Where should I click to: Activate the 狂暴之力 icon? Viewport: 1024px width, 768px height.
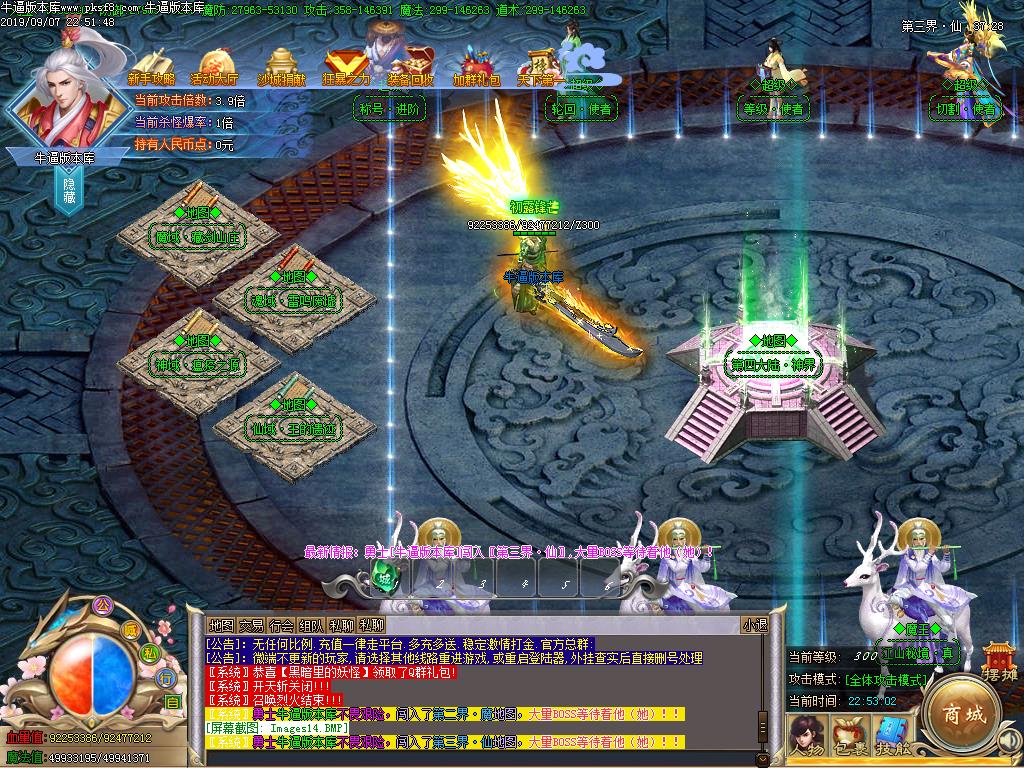(346, 66)
